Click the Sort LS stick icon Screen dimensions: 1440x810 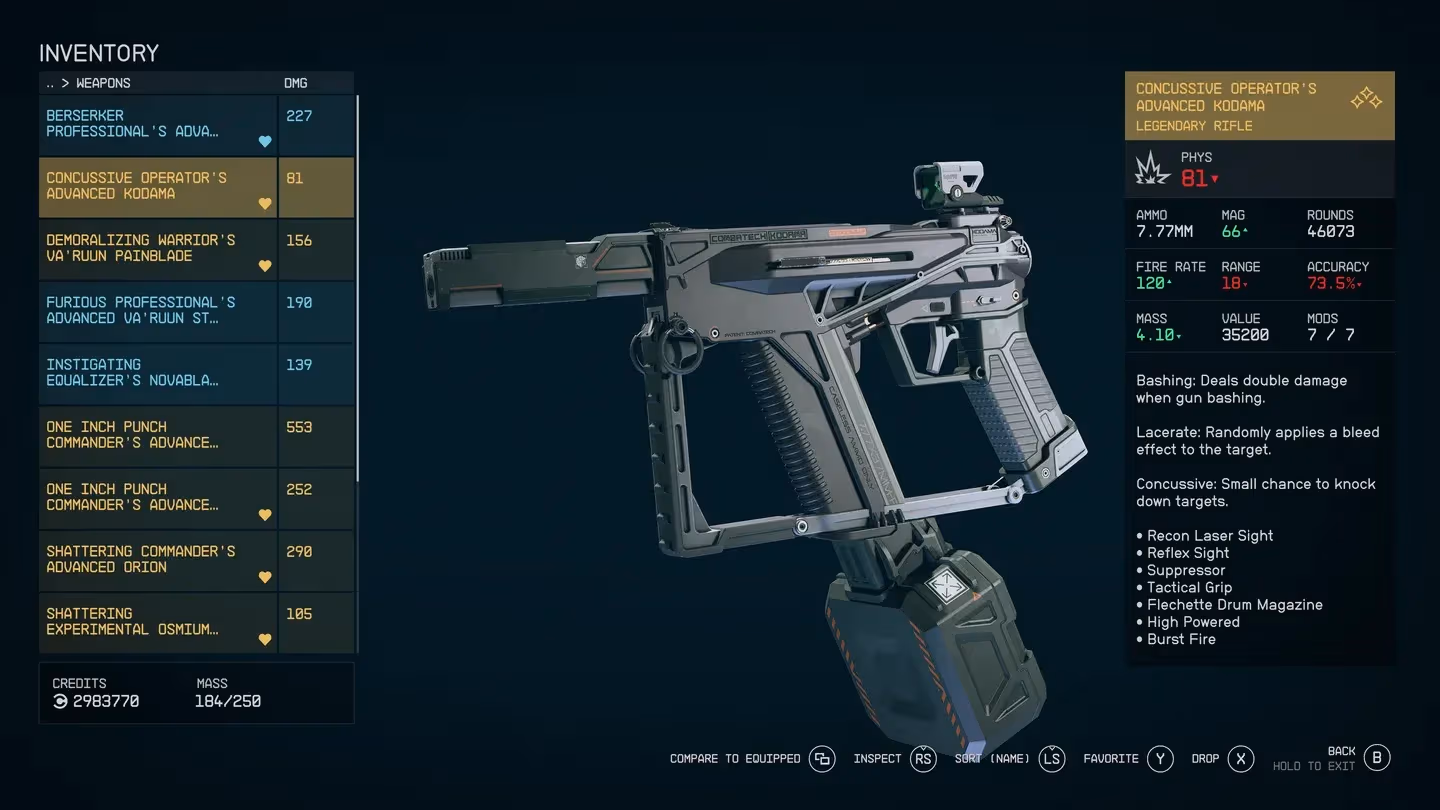[x=1051, y=759]
